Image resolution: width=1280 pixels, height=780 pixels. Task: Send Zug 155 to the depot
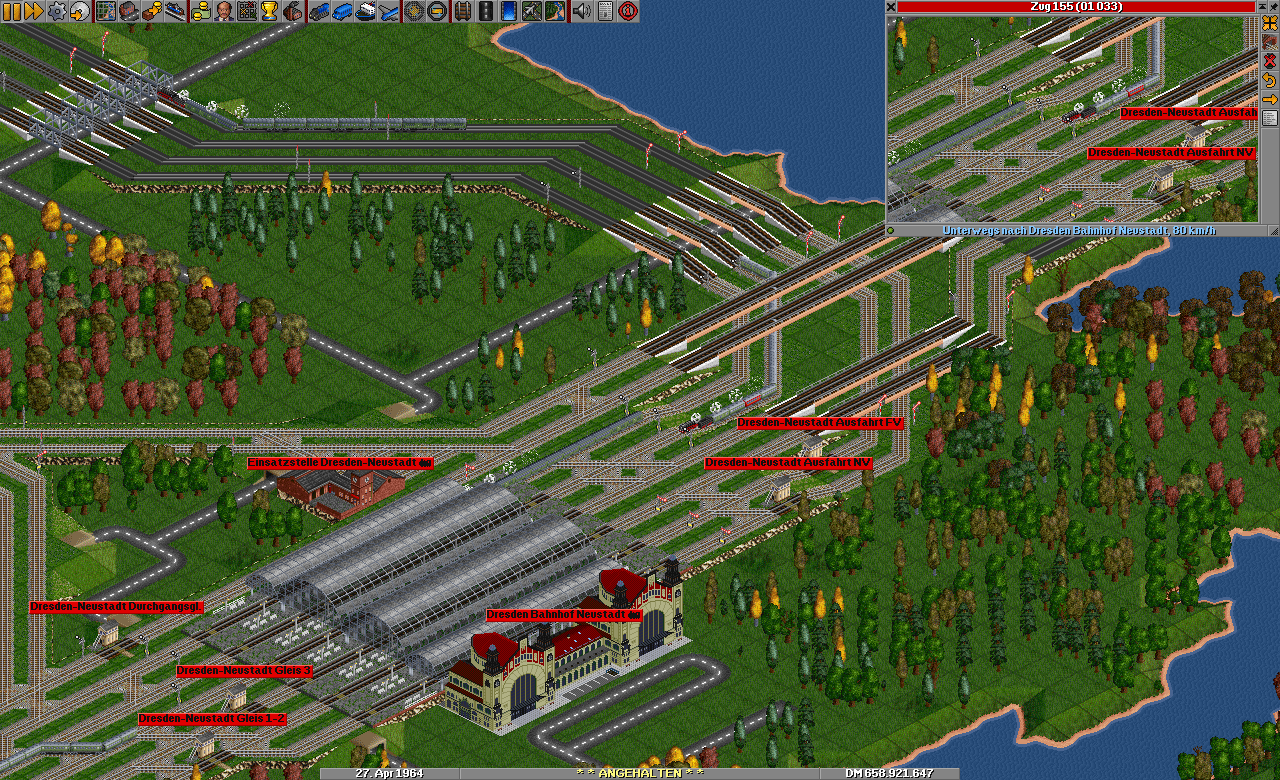pos(1270,43)
